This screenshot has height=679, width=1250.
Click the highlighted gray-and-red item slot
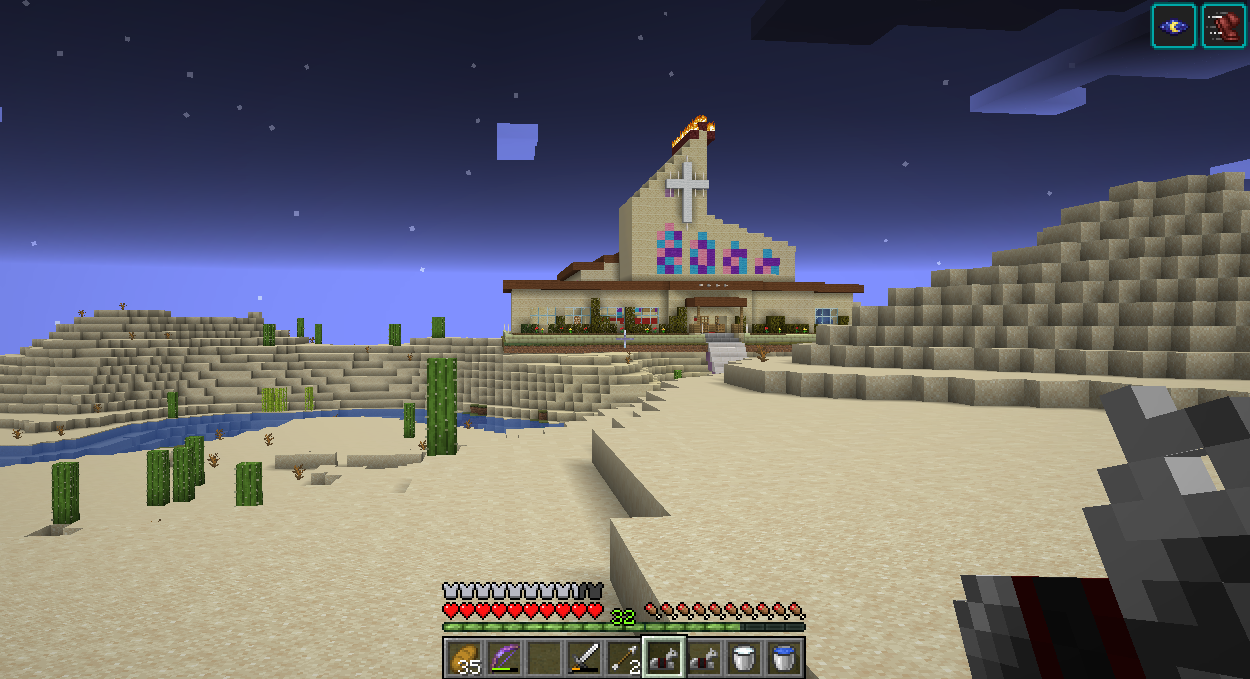663,657
